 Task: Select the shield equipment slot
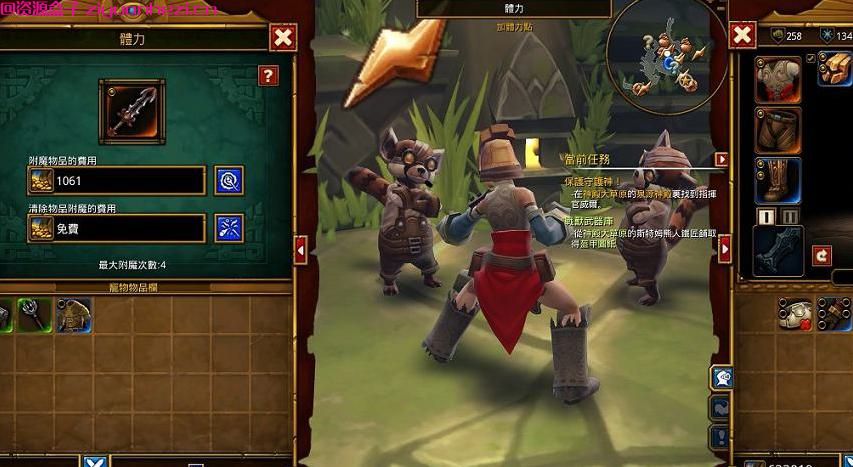tap(777, 249)
